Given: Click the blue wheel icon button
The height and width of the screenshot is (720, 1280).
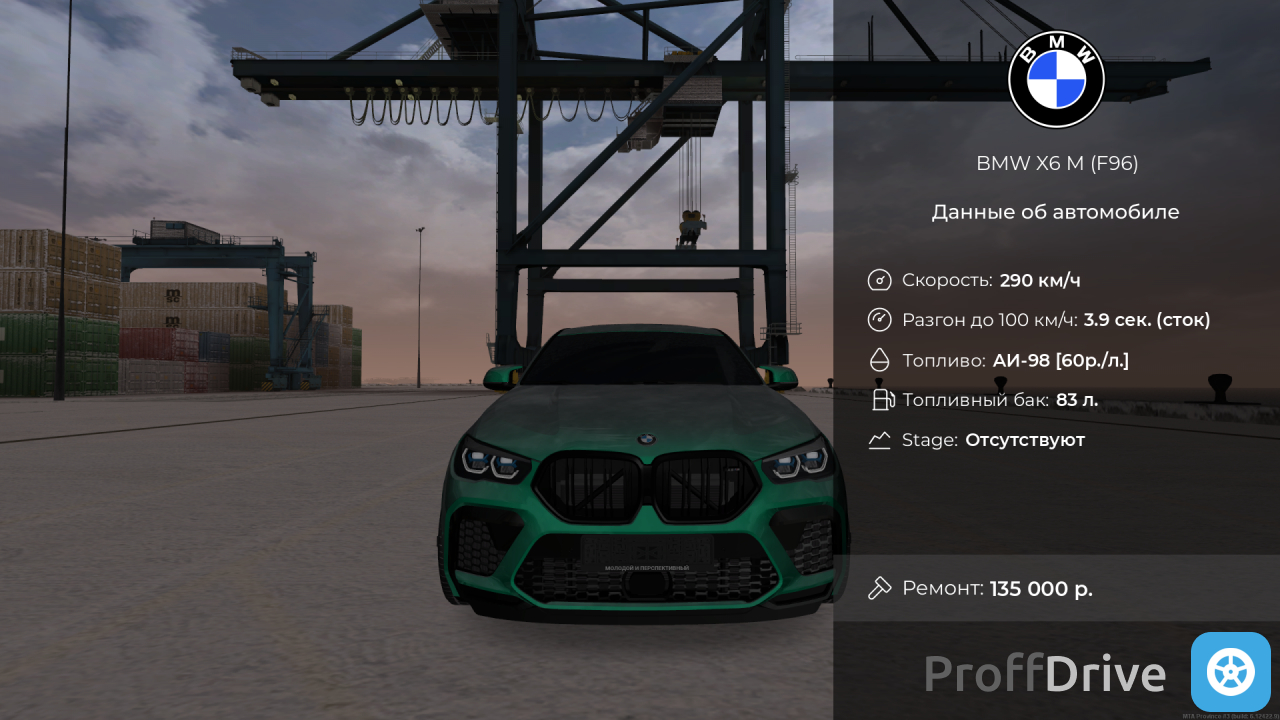Looking at the screenshot, I should [x=1230, y=672].
